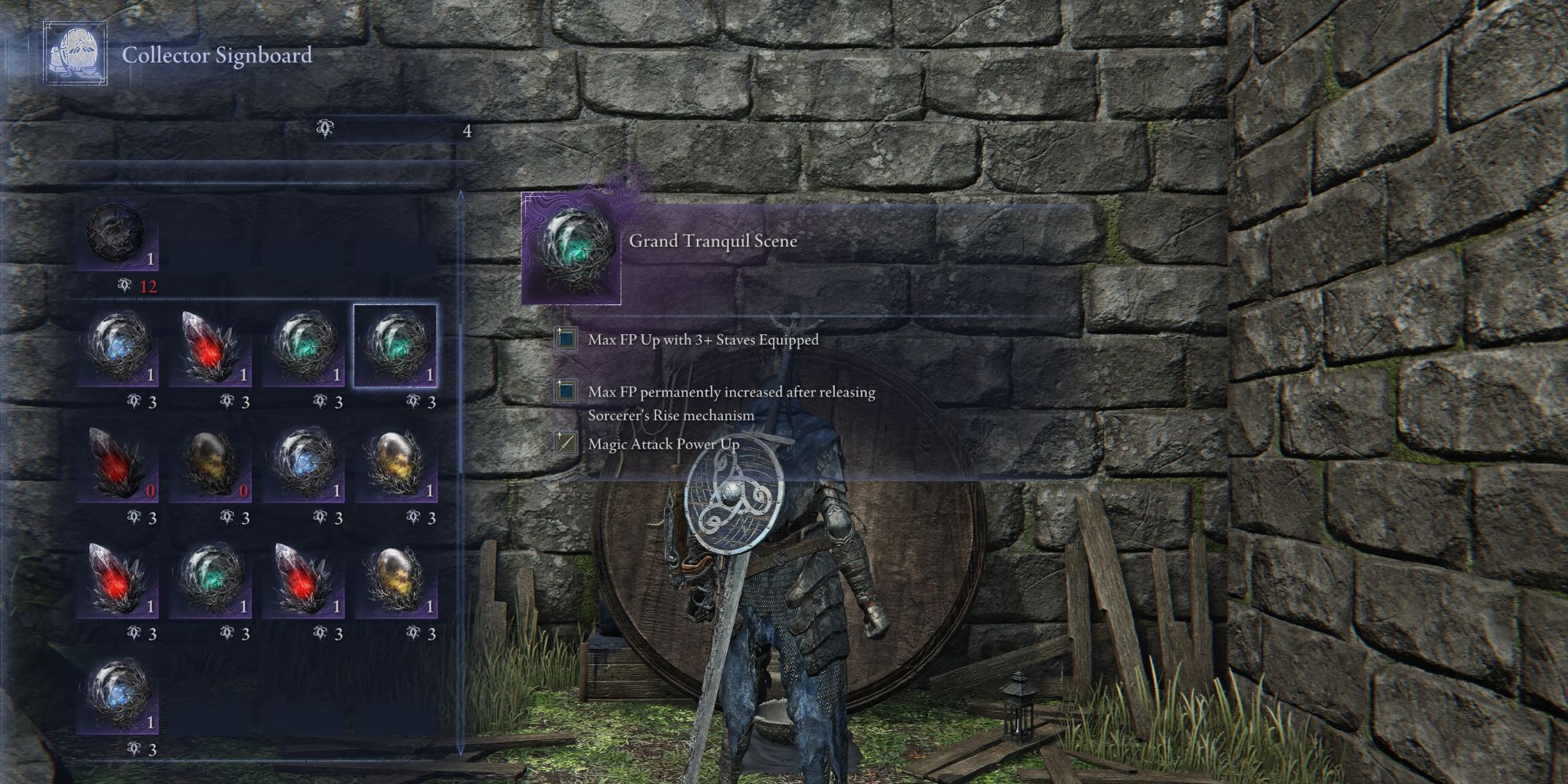Choose the highlighted green Grand Tranquil Scene relic

(x=395, y=347)
